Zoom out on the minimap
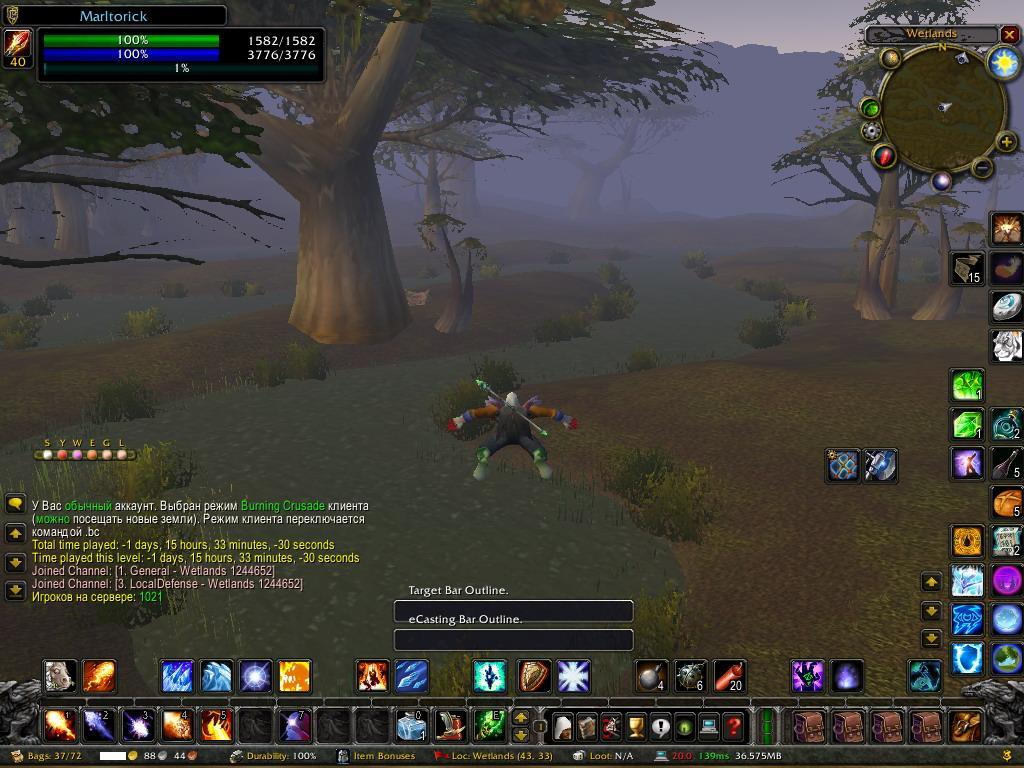This screenshot has height=768, width=1024. [x=982, y=168]
